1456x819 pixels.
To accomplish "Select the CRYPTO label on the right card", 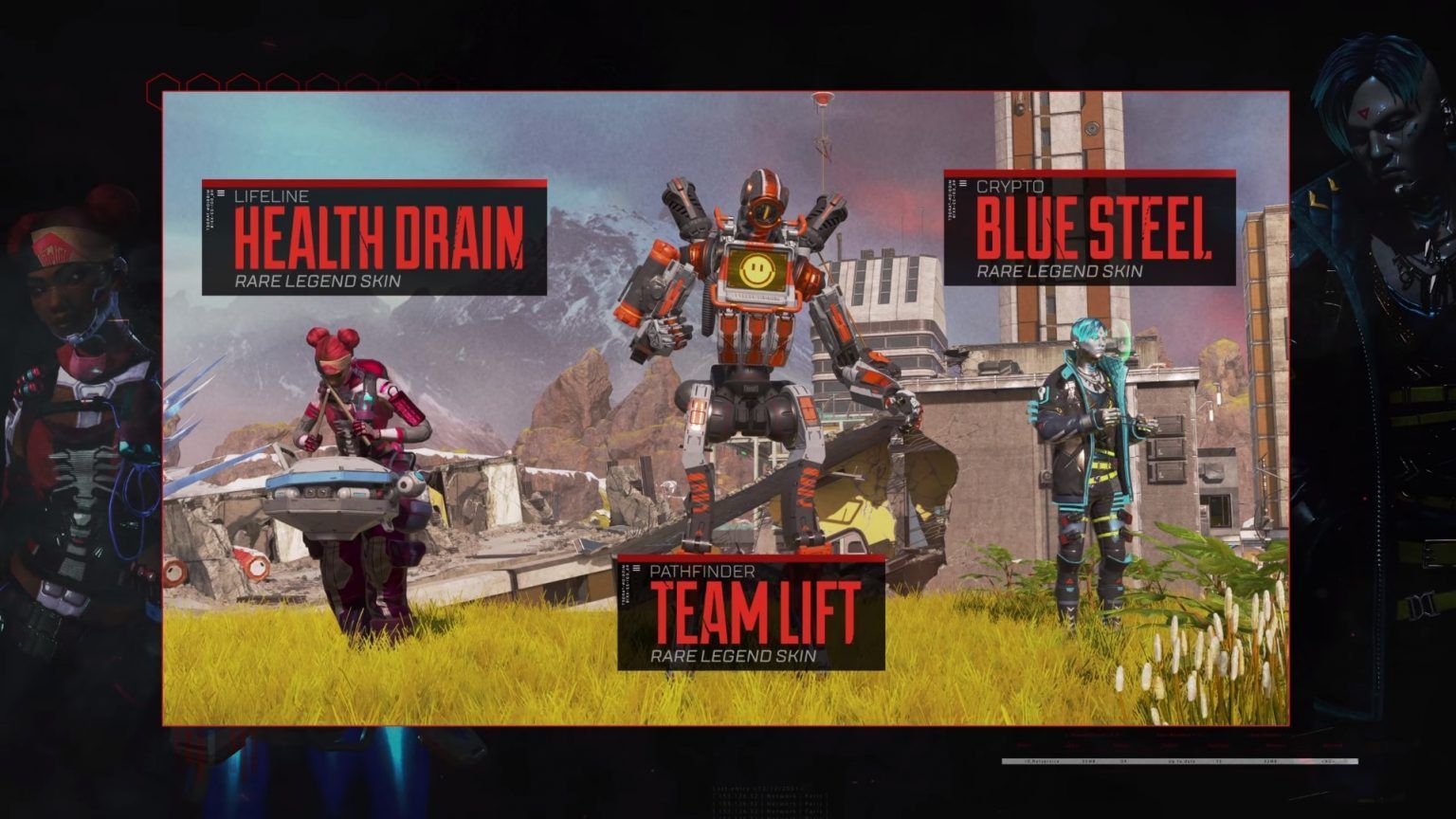I will pyautogui.click(x=1010, y=187).
